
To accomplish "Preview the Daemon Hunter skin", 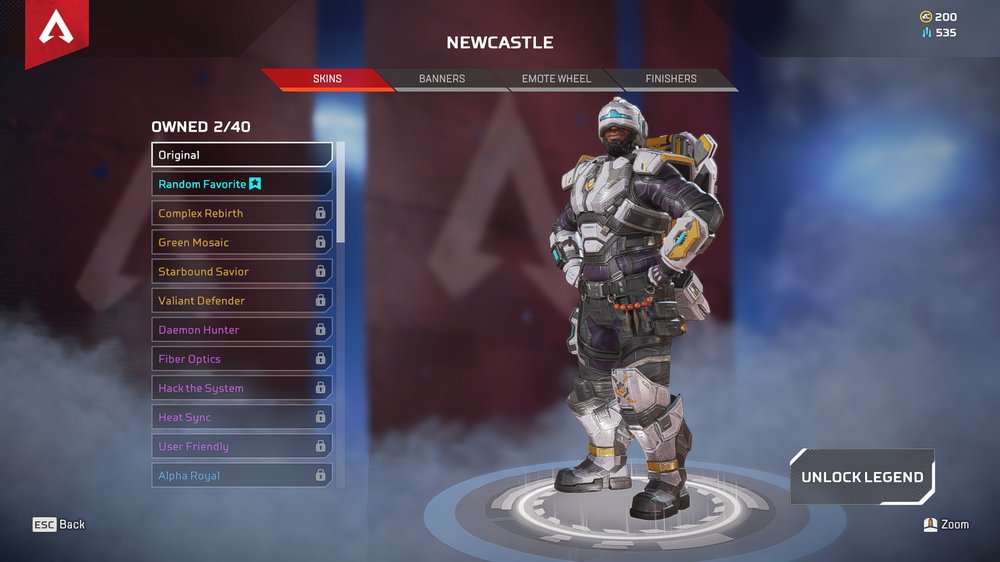I will pyautogui.click(x=242, y=330).
